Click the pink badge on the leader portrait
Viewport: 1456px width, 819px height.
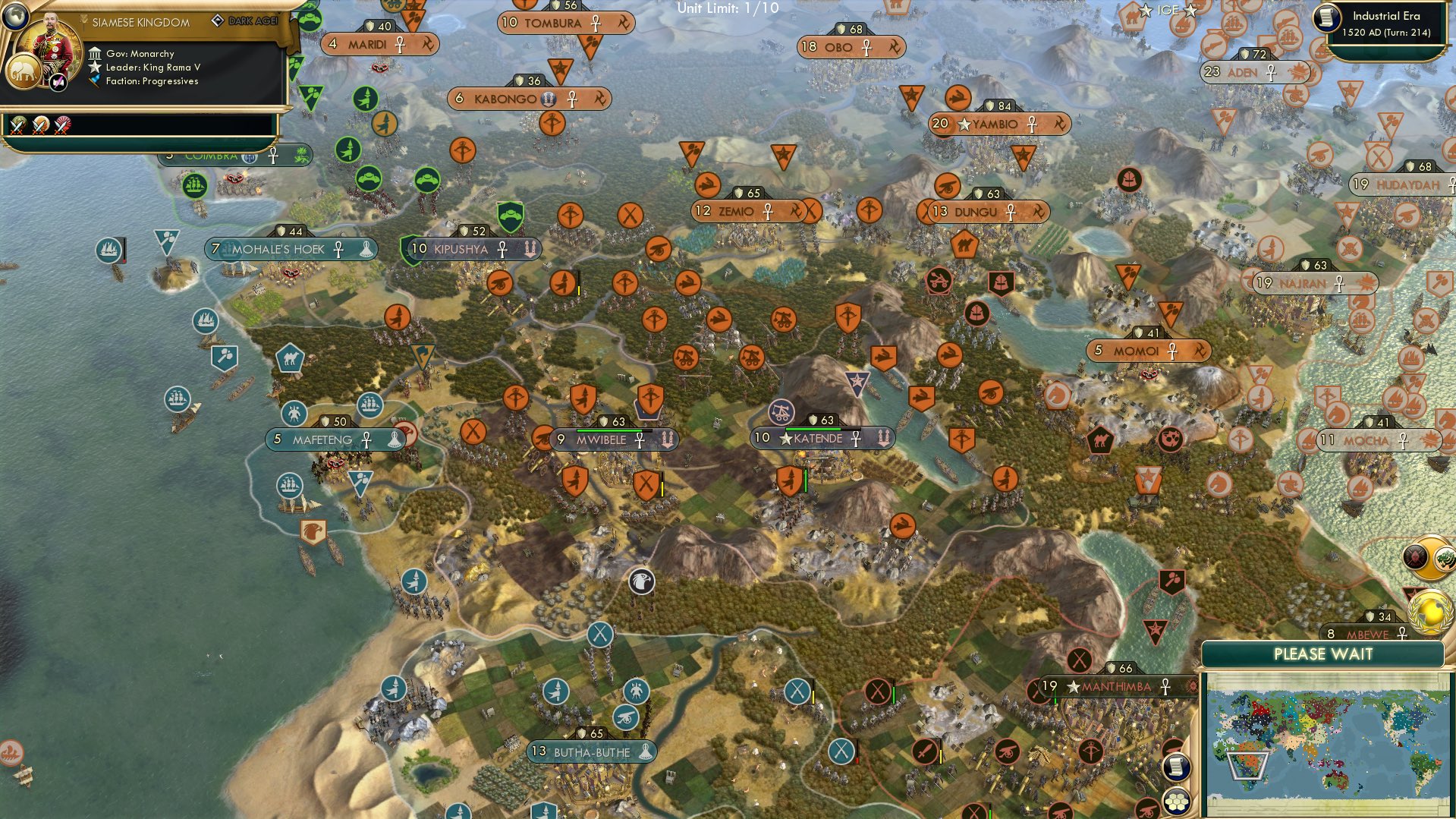click(58, 83)
